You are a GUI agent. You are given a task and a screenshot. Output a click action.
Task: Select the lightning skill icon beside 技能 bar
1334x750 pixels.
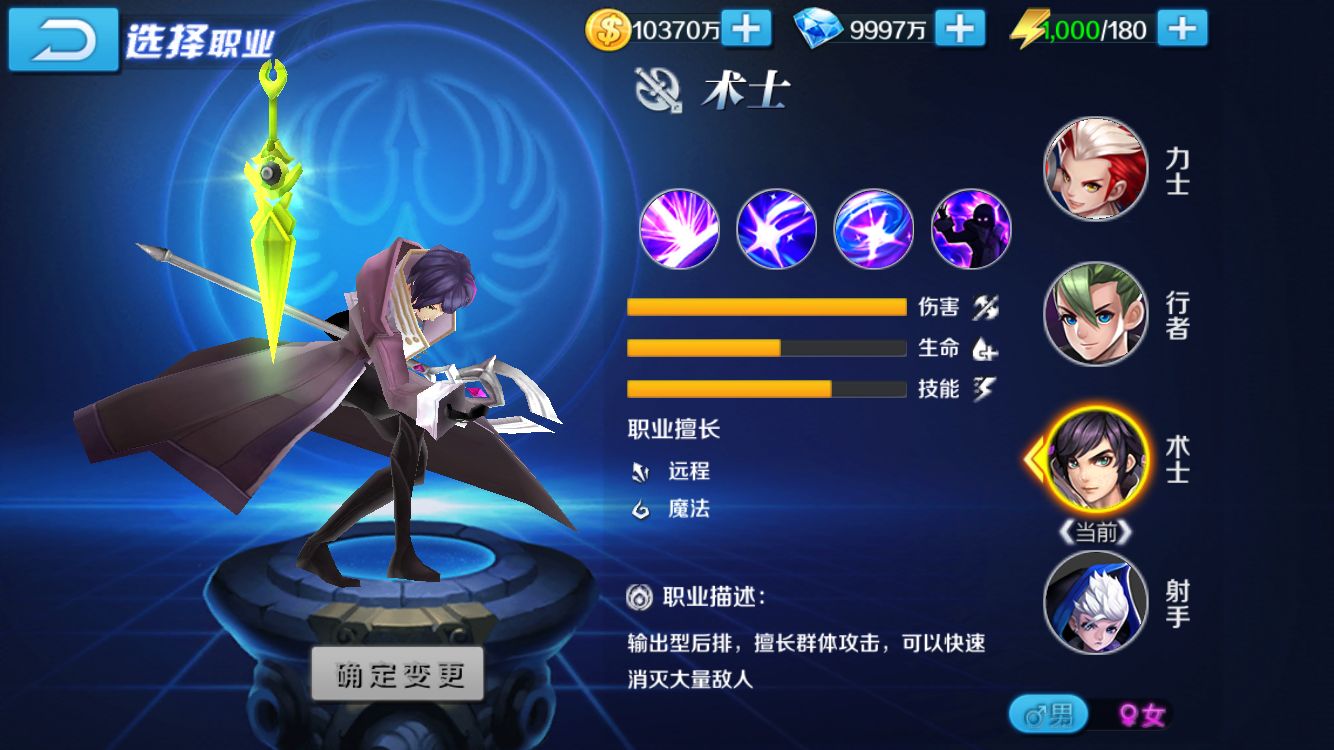click(x=986, y=389)
